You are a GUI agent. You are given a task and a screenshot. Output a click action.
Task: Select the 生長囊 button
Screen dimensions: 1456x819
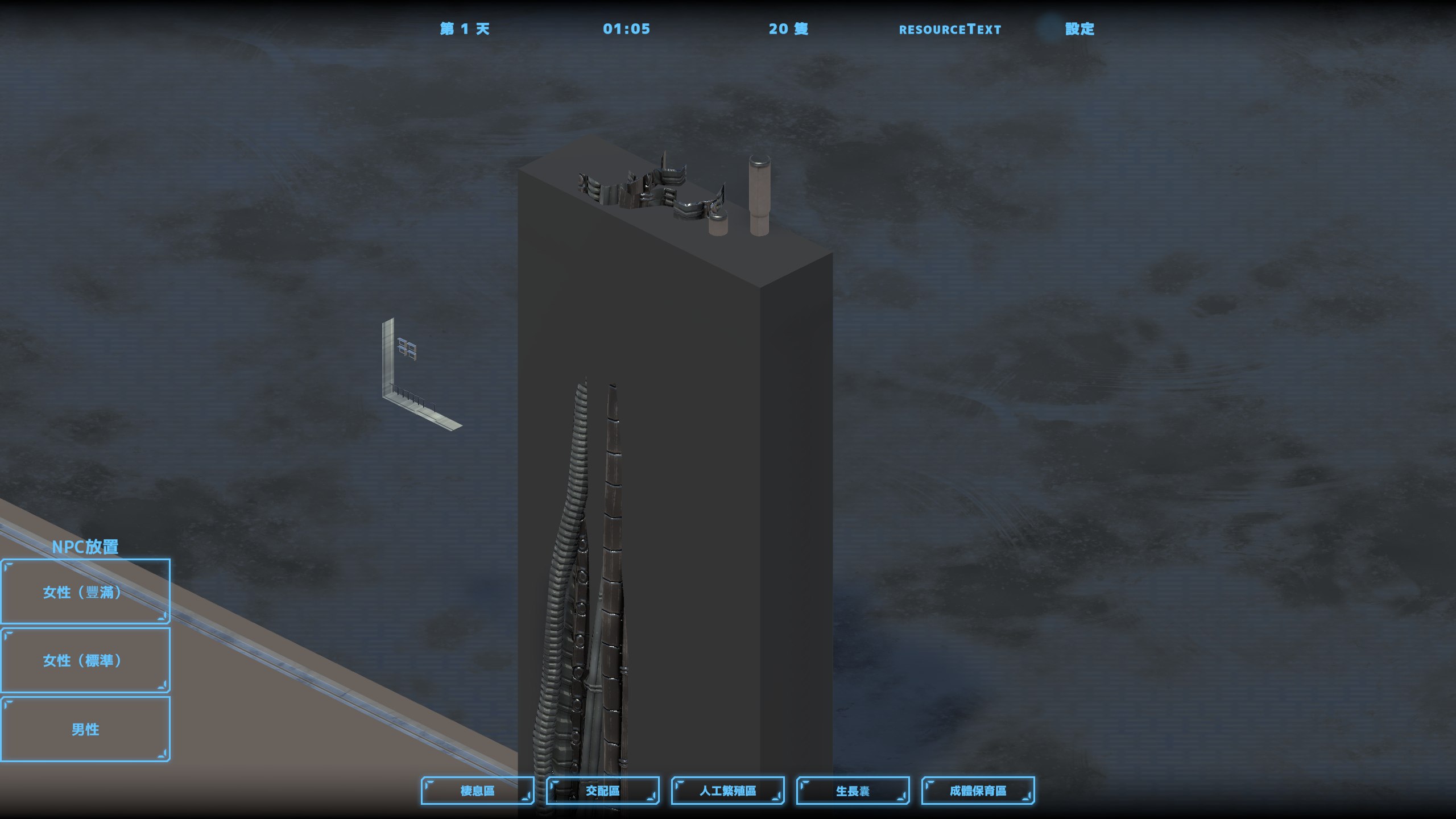(853, 791)
